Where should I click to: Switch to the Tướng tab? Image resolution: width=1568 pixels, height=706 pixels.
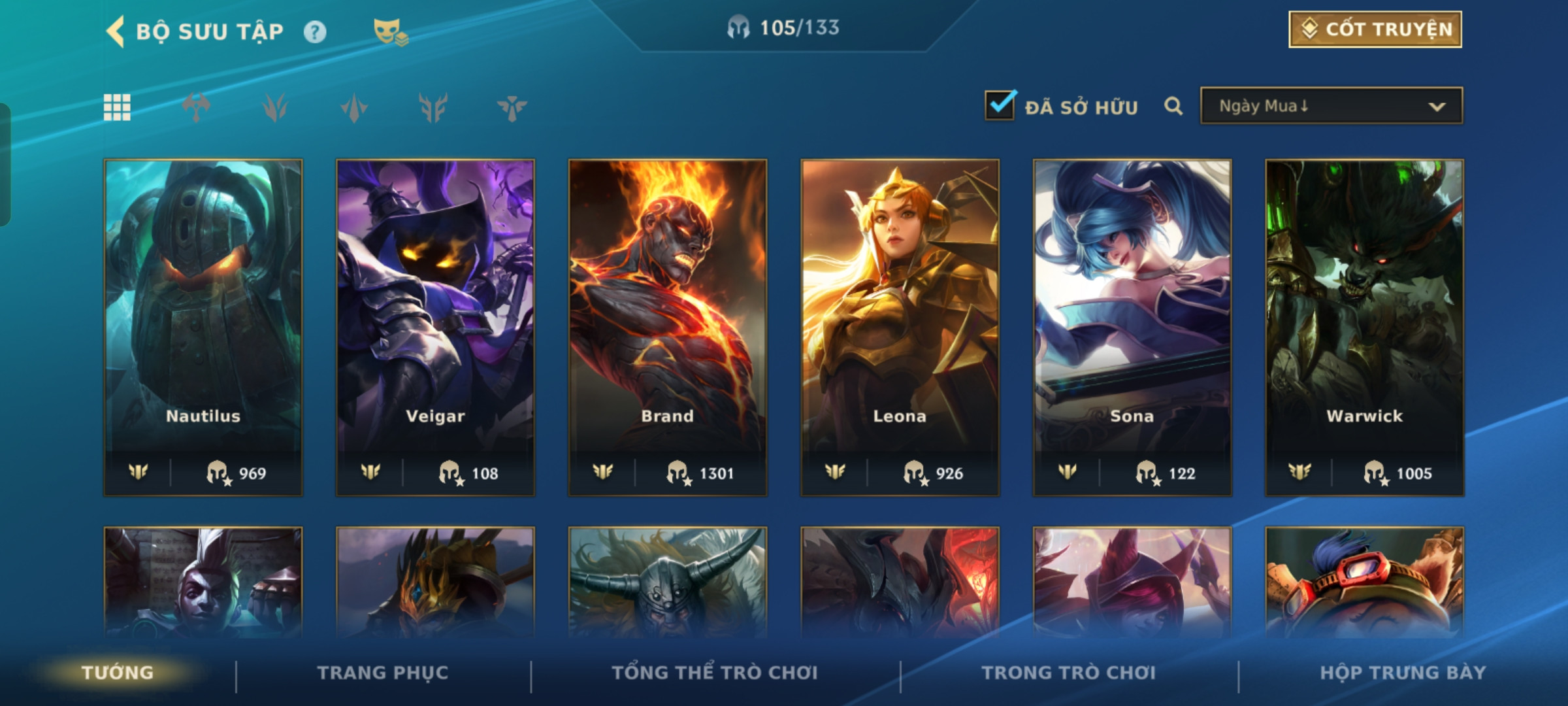pyautogui.click(x=118, y=673)
